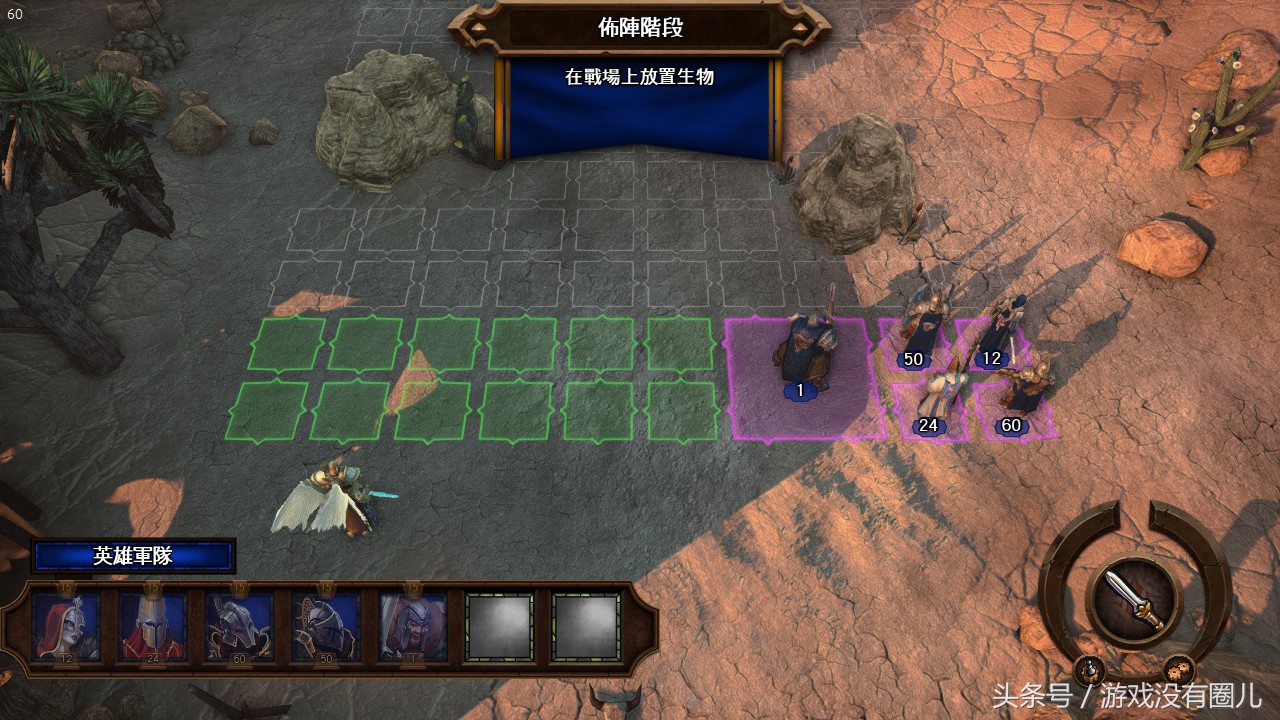The height and width of the screenshot is (720, 1280).
Task: Click the flask icon below the combat ring
Action: coord(1089,670)
